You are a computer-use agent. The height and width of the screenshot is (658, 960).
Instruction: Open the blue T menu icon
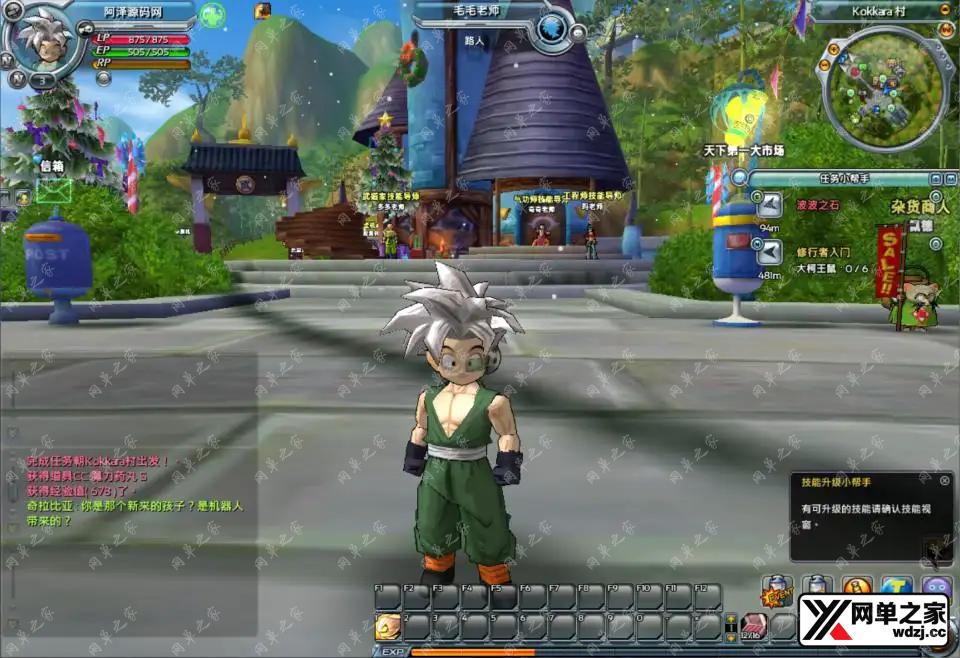point(897,588)
